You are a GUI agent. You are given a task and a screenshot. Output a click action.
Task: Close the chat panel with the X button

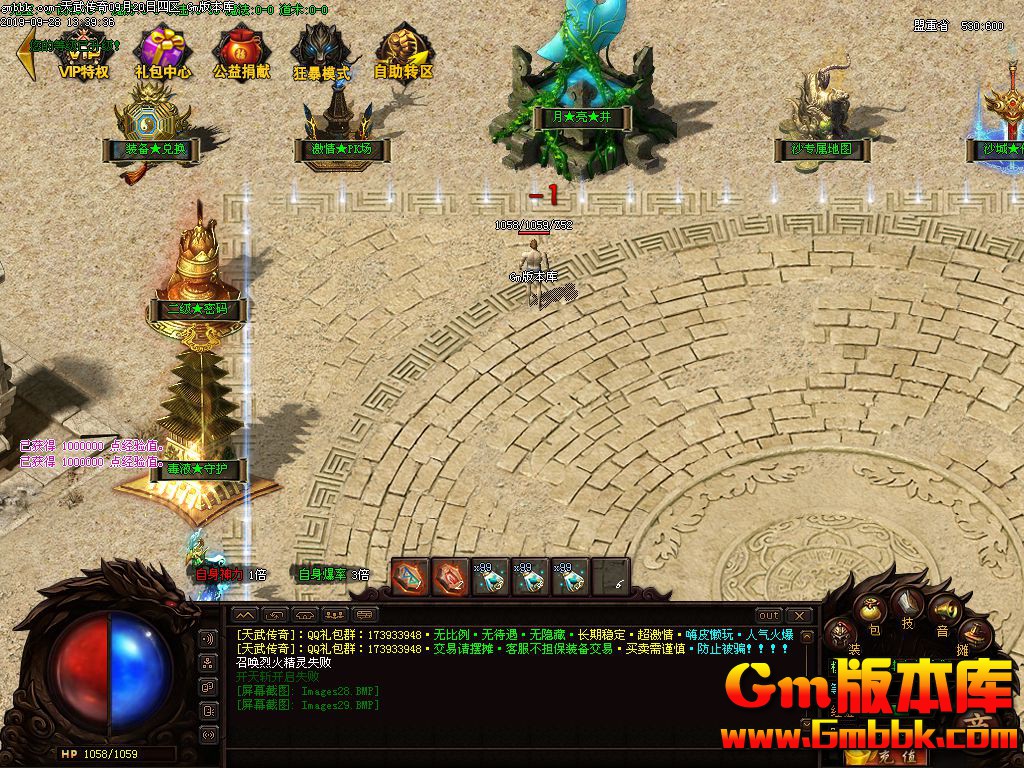pyautogui.click(x=798, y=615)
